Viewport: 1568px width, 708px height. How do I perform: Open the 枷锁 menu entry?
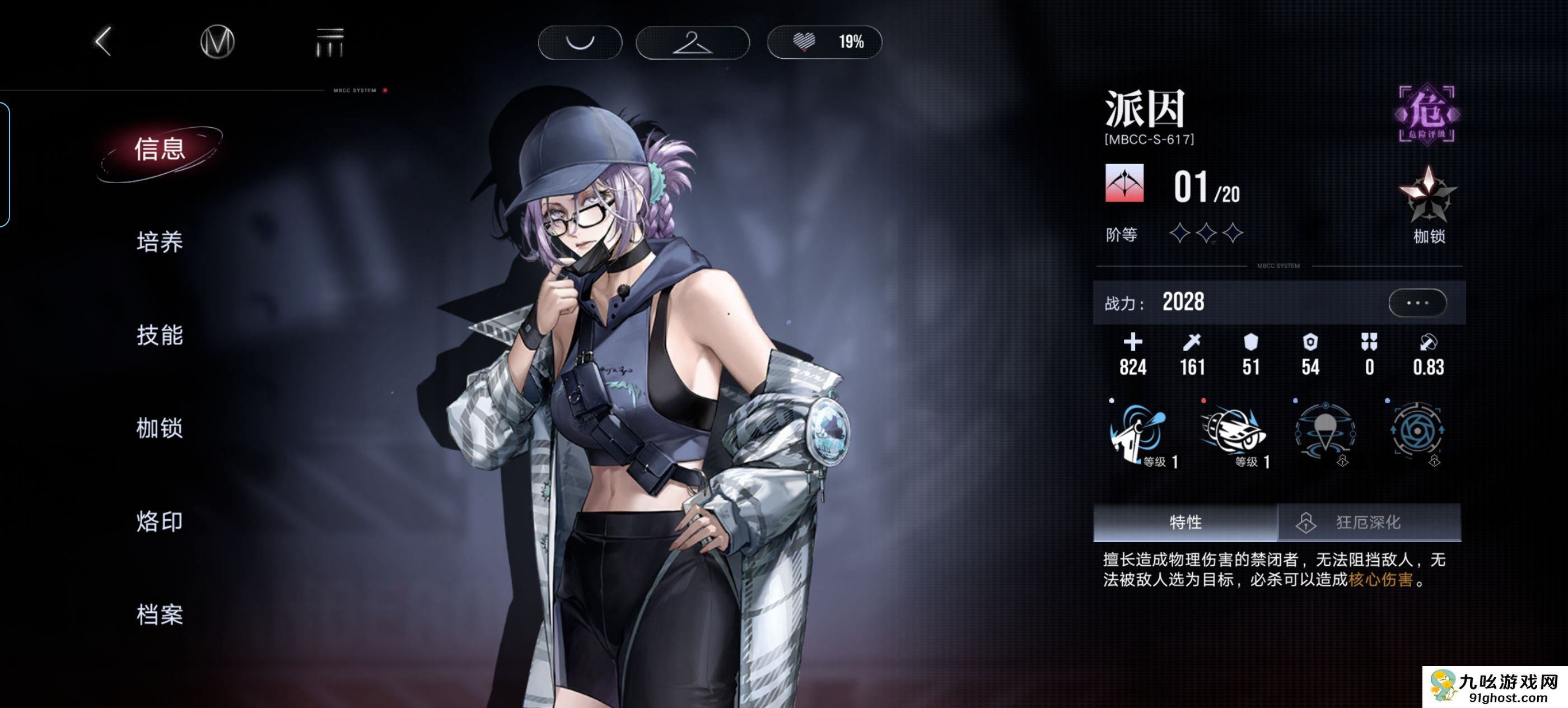pyautogui.click(x=160, y=428)
